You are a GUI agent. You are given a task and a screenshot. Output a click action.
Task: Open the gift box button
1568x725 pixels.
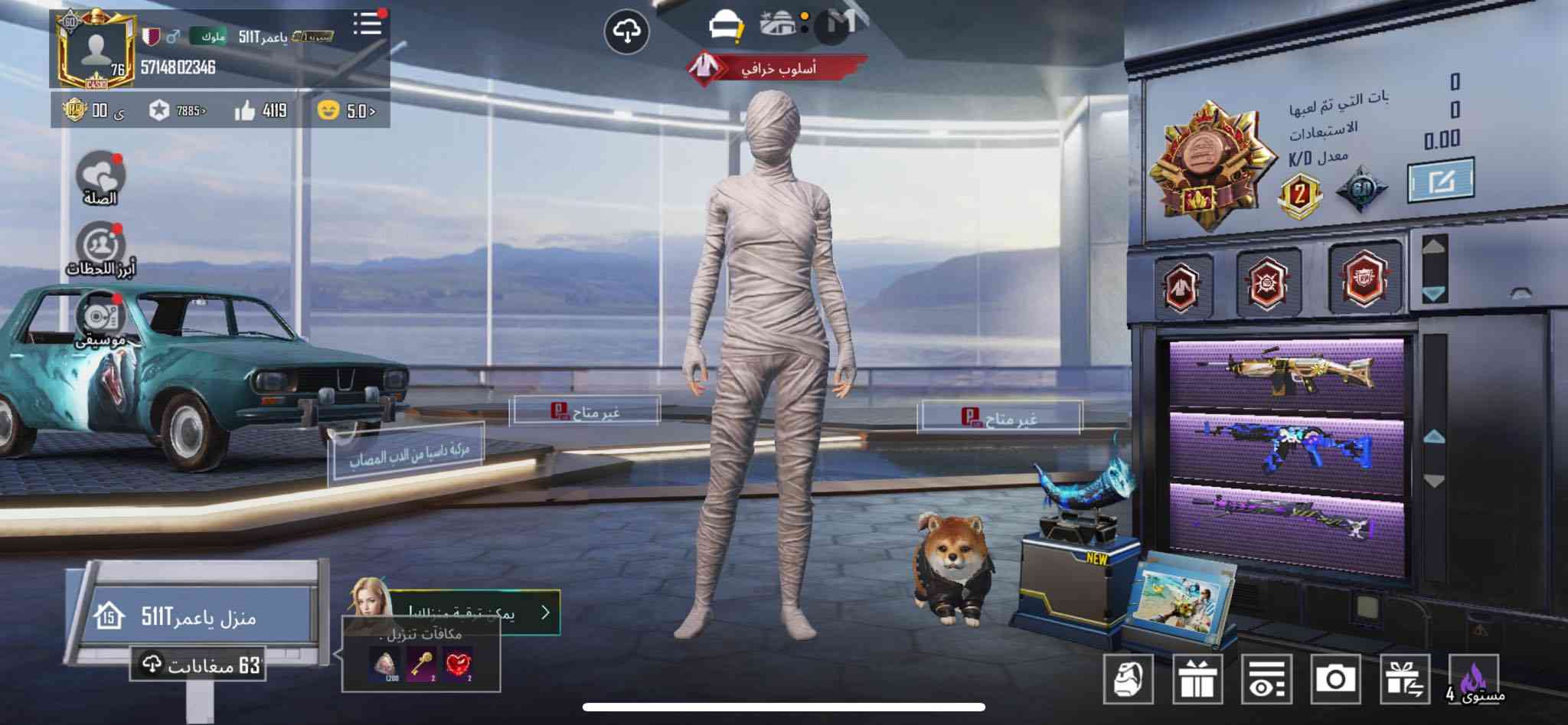pyautogui.click(x=1197, y=679)
